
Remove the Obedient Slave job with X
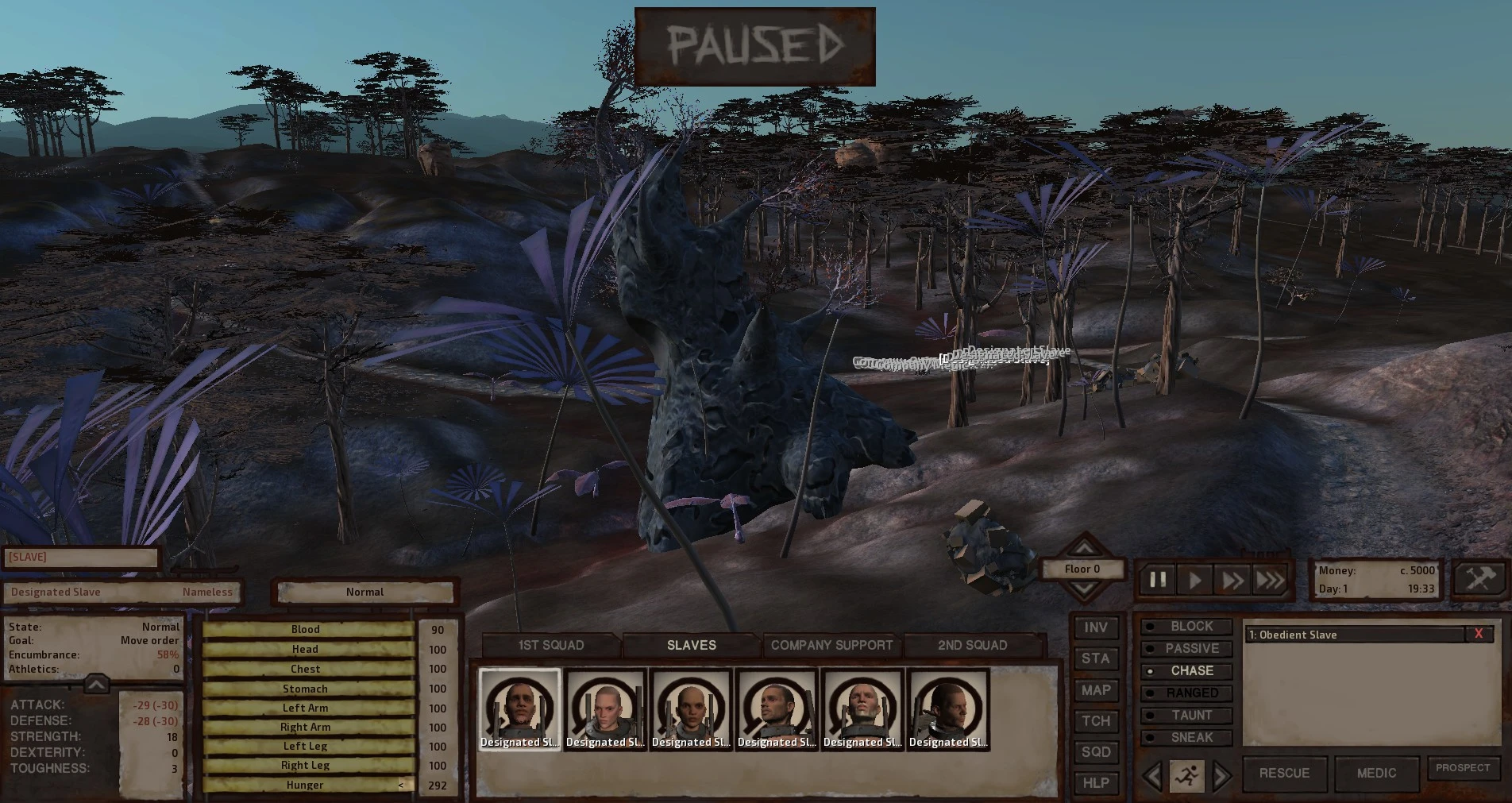pos(1478,634)
